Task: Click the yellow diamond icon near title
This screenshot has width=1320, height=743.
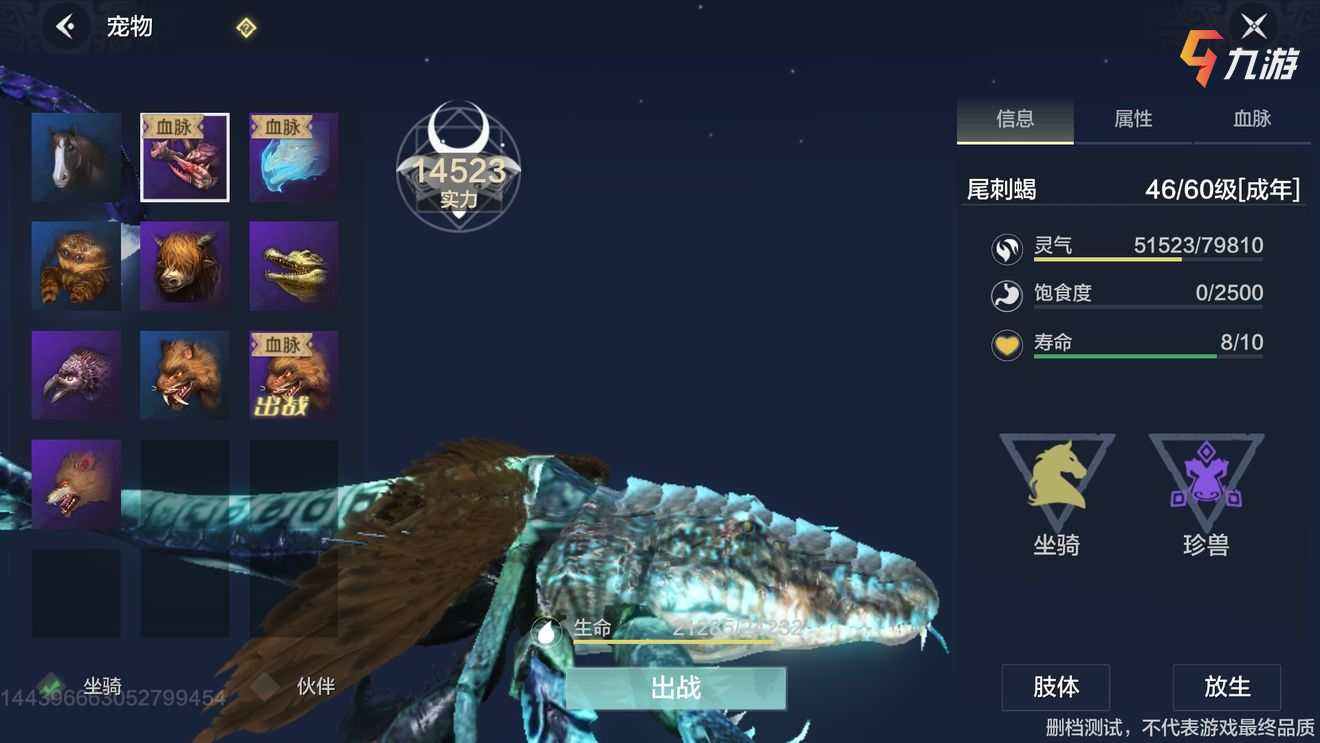Action: [x=246, y=28]
